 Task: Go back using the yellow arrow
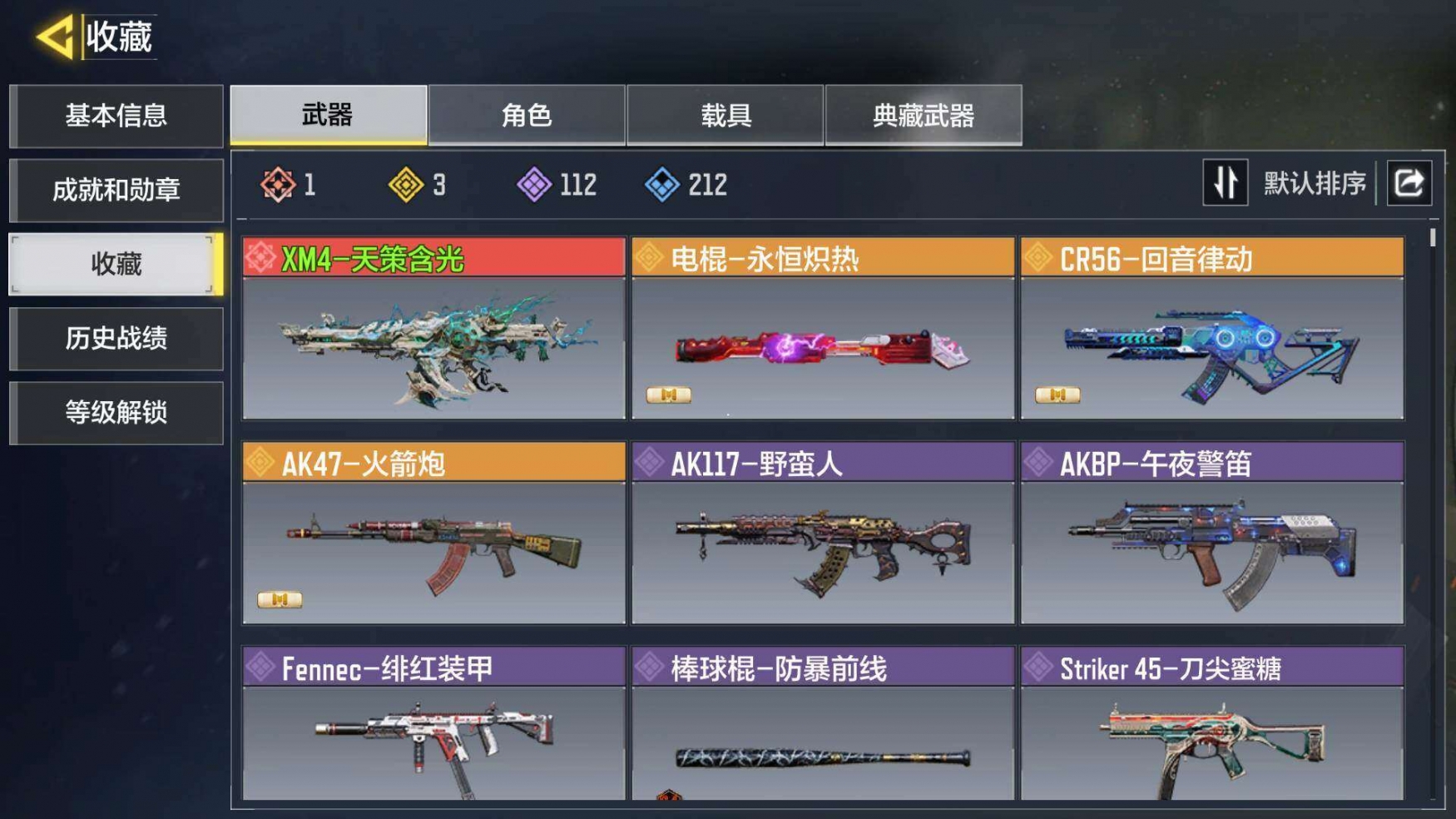click(x=56, y=37)
